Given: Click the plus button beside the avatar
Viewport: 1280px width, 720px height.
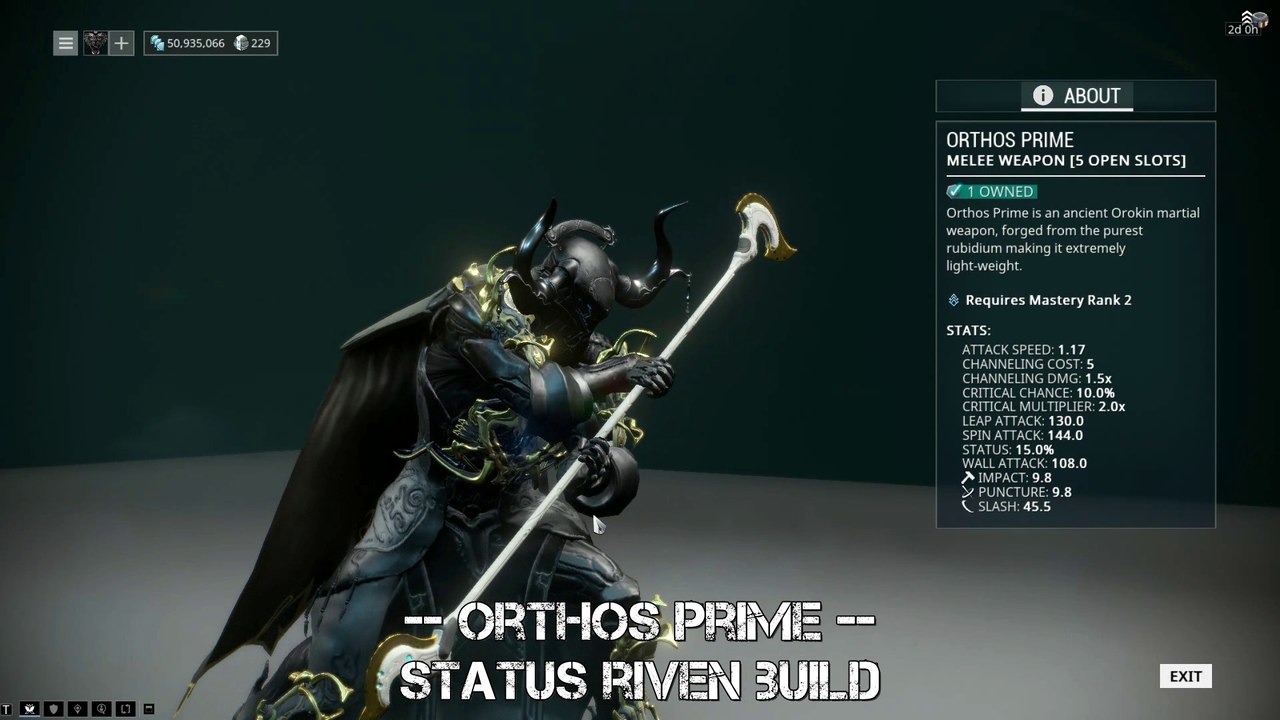Looking at the screenshot, I should coord(121,43).
